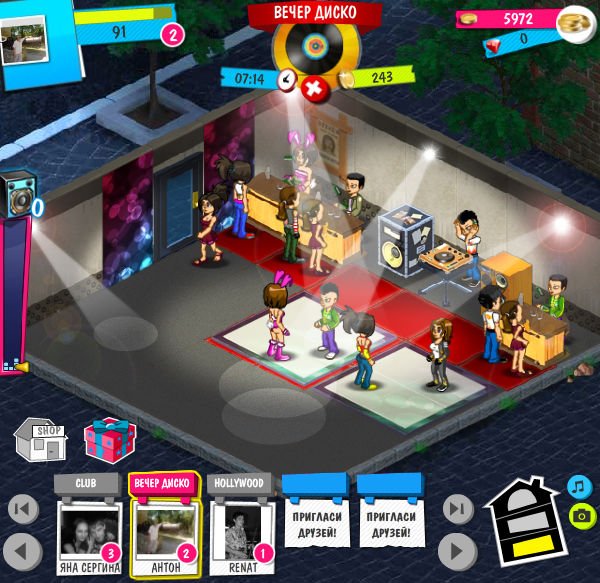The image size is (600, 583).
Task: Select friend Яна Сергина's club card
Action: pos(88,532)
